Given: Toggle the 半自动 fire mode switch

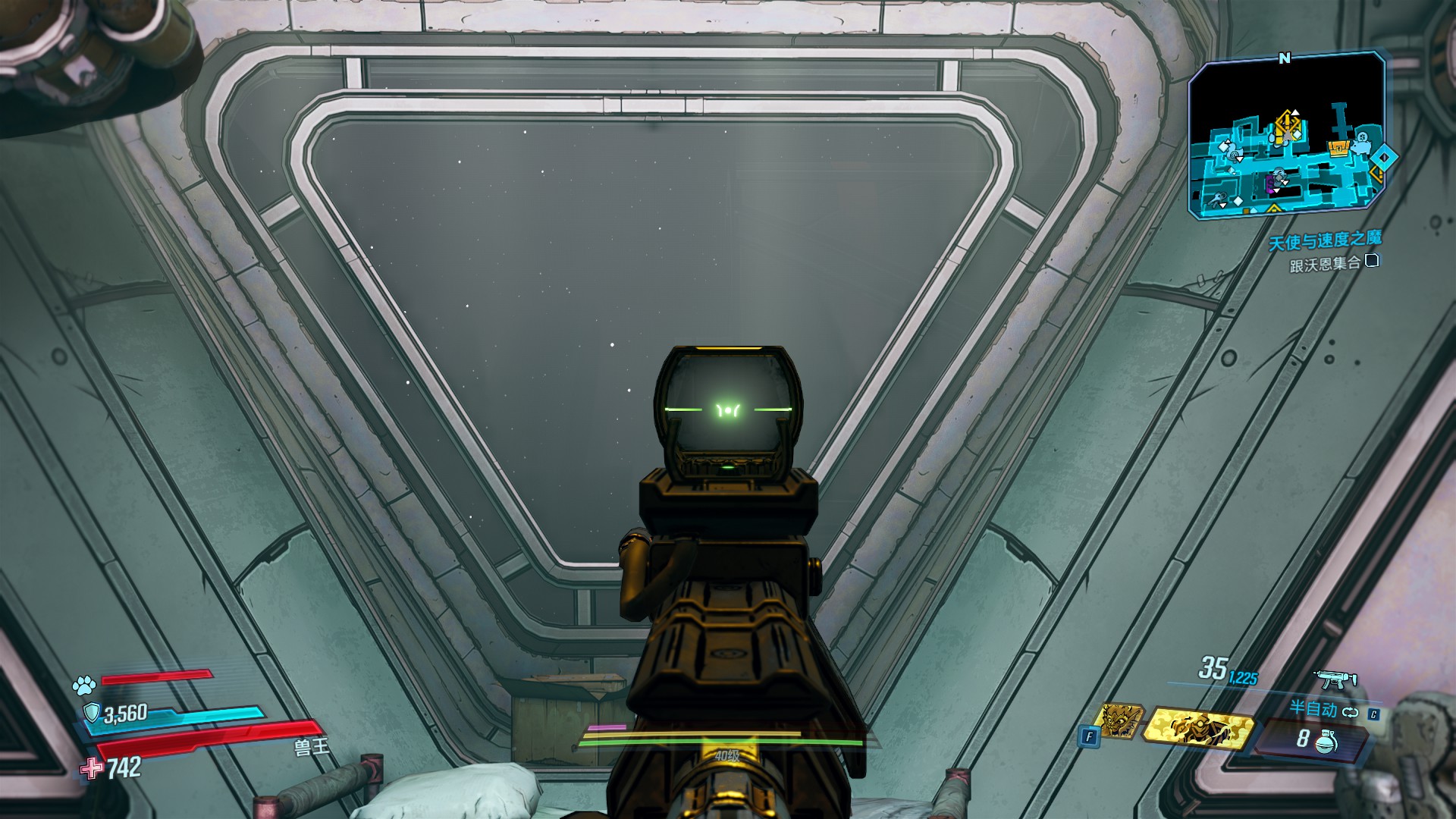Looking at the screenshot, I should [1350, 711].
